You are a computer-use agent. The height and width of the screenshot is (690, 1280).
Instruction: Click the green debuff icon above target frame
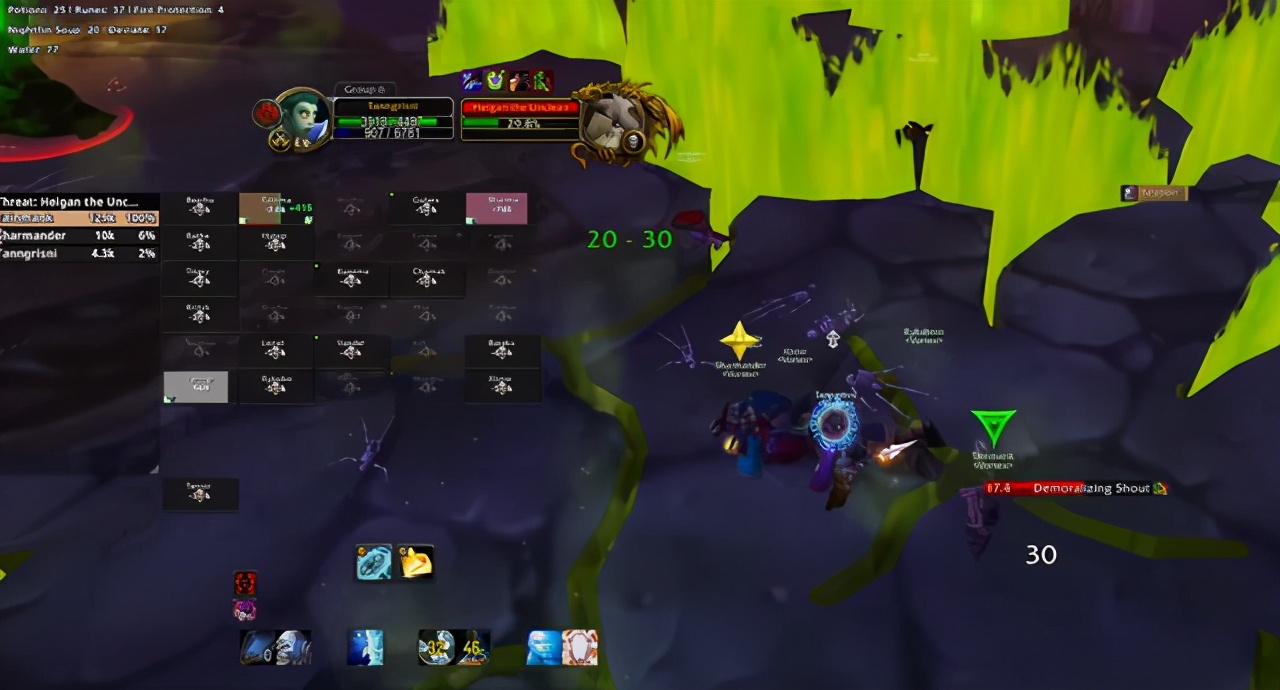click(541, 81)
